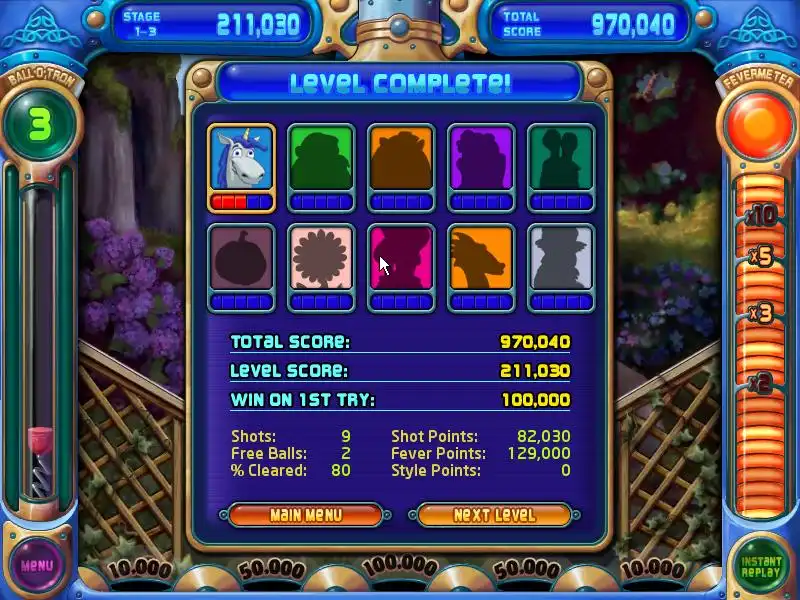Pick the orange dragon silhouette portrait

tap(481, 258)
